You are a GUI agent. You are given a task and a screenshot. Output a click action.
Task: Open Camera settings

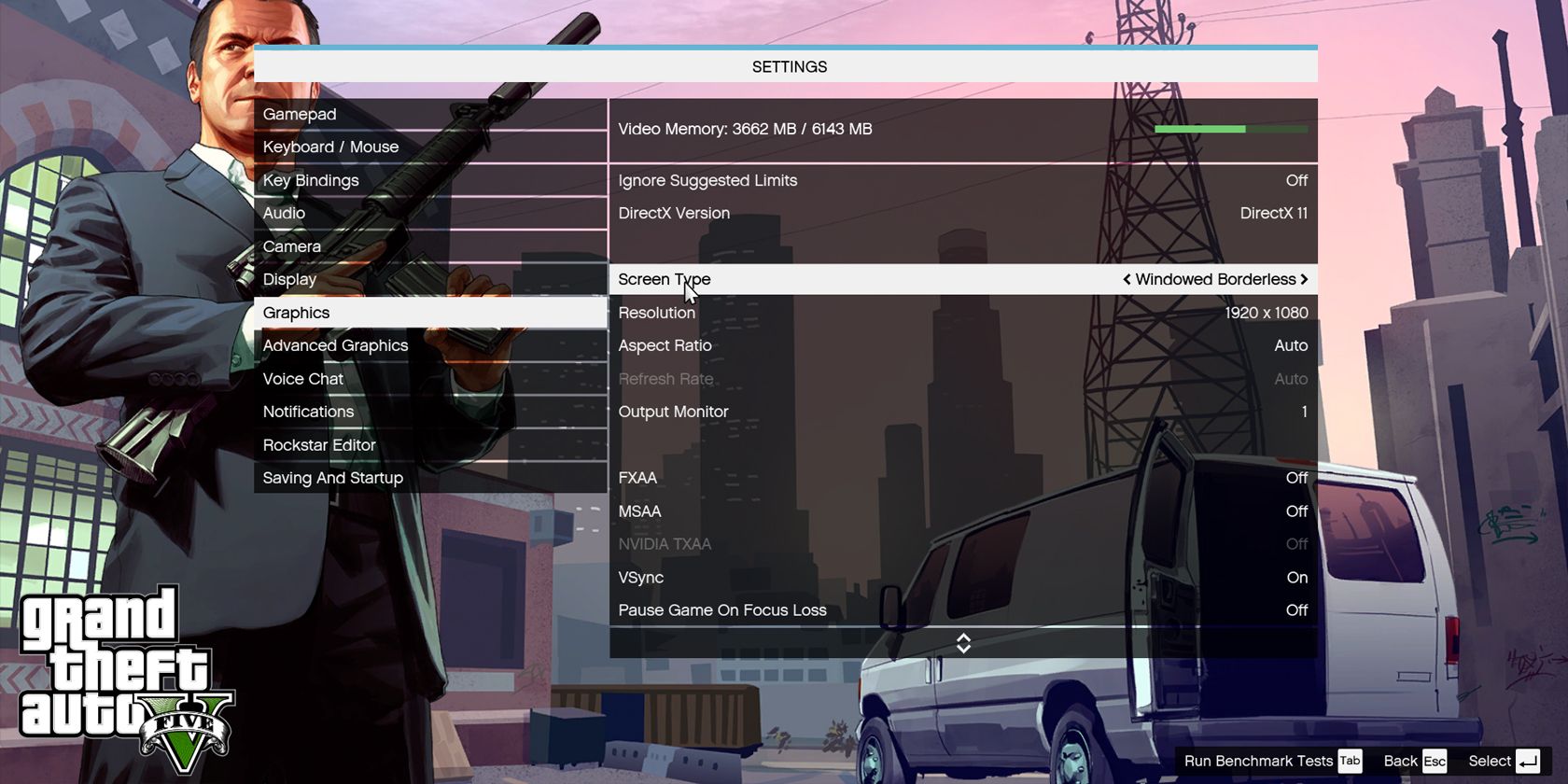click(291, 245)
